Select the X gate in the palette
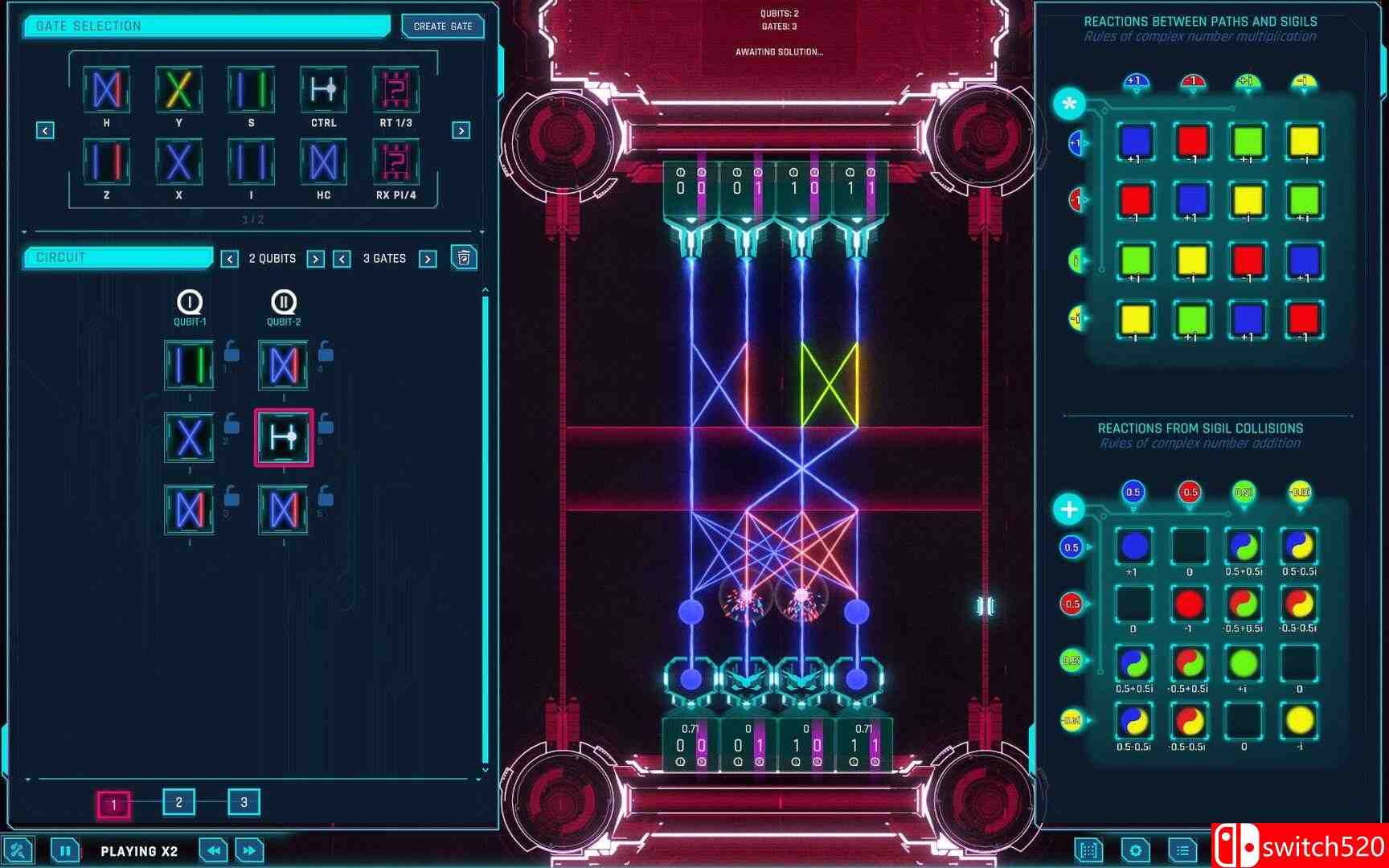The width and height of the screenshot is (1389, 868). coord(178,162)
